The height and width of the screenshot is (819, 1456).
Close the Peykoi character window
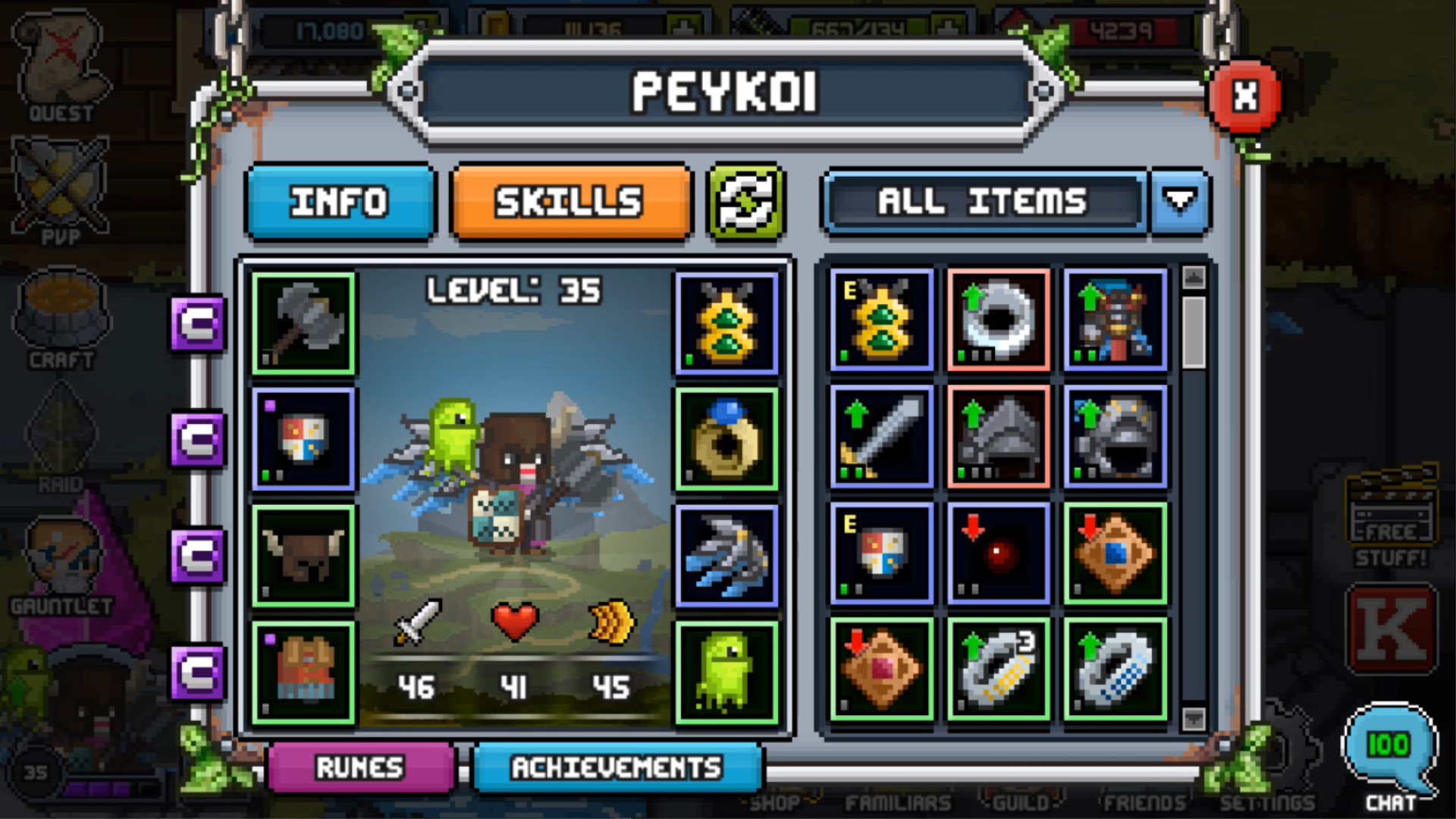click(x=1244, y=96)
